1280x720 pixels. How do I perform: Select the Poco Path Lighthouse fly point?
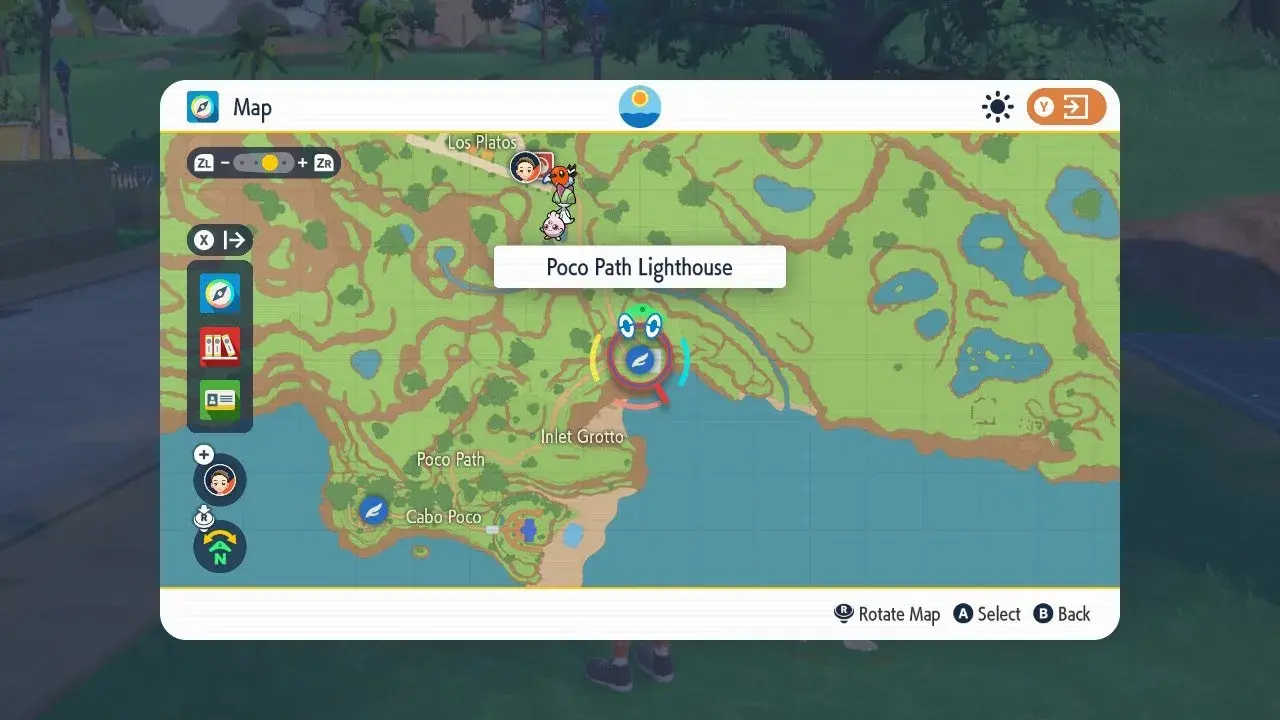[638, 360]
